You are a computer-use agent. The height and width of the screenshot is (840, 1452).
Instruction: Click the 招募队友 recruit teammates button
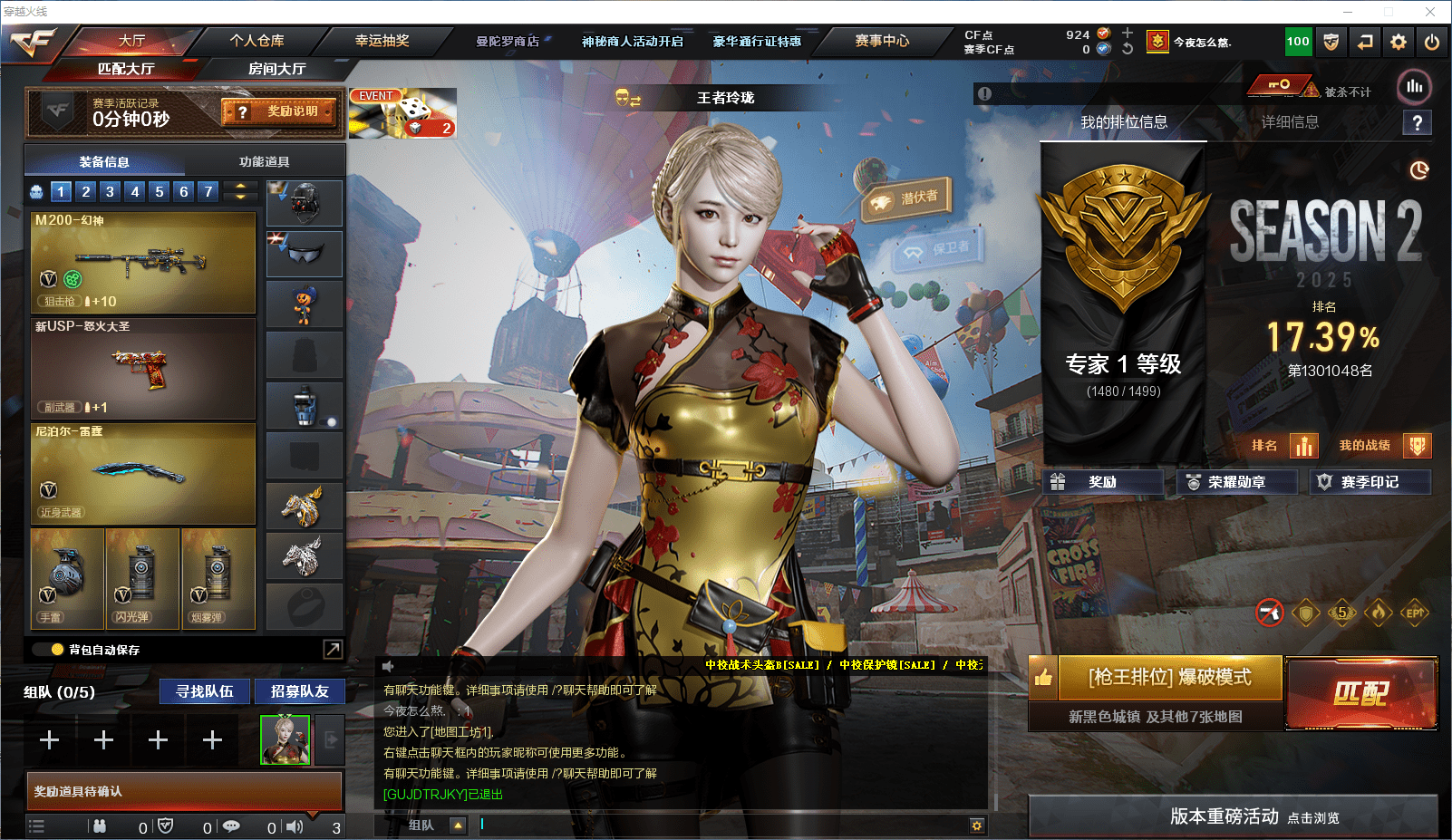coord(299,691)
